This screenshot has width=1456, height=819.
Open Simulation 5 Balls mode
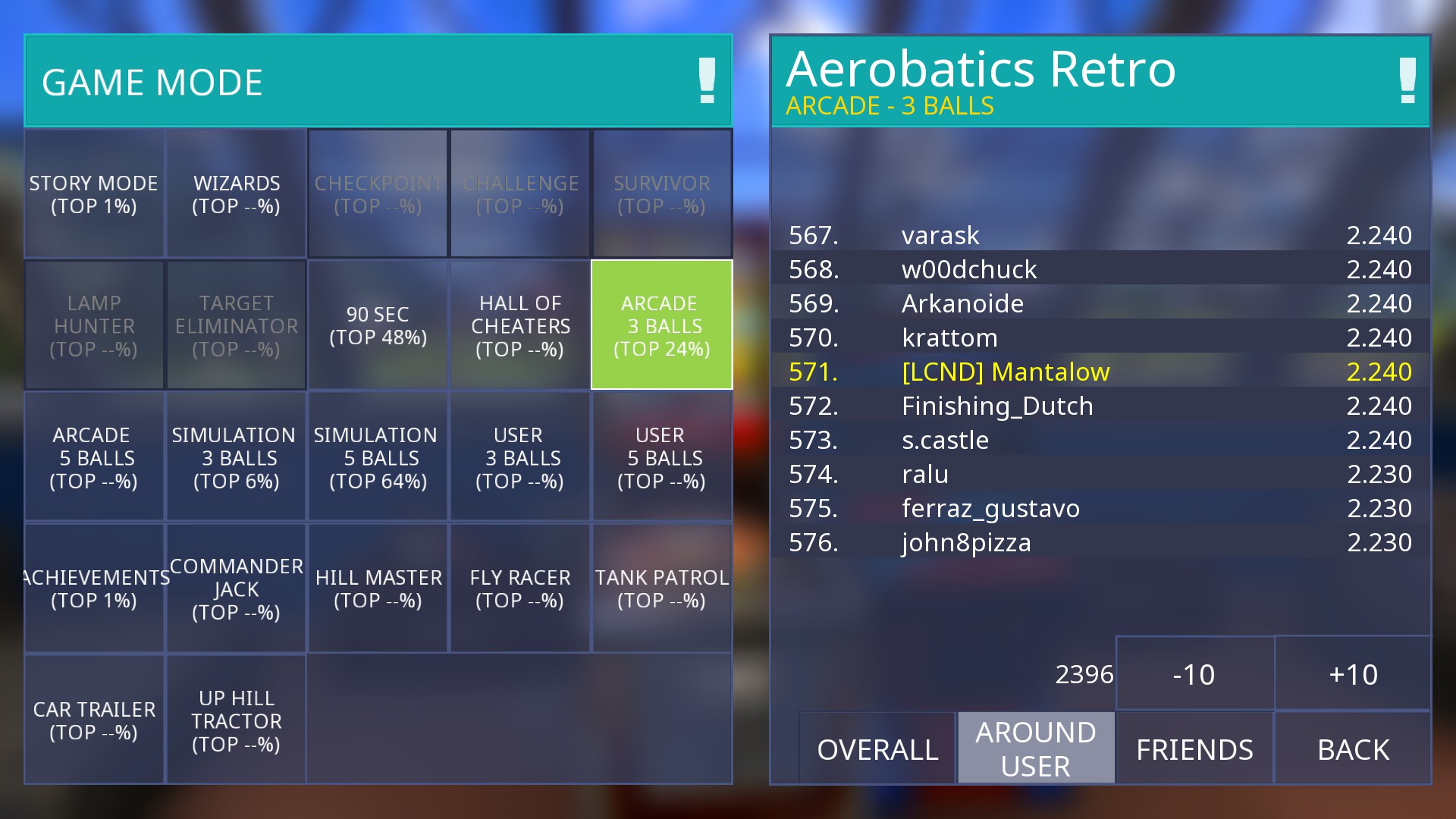[378, 457]
